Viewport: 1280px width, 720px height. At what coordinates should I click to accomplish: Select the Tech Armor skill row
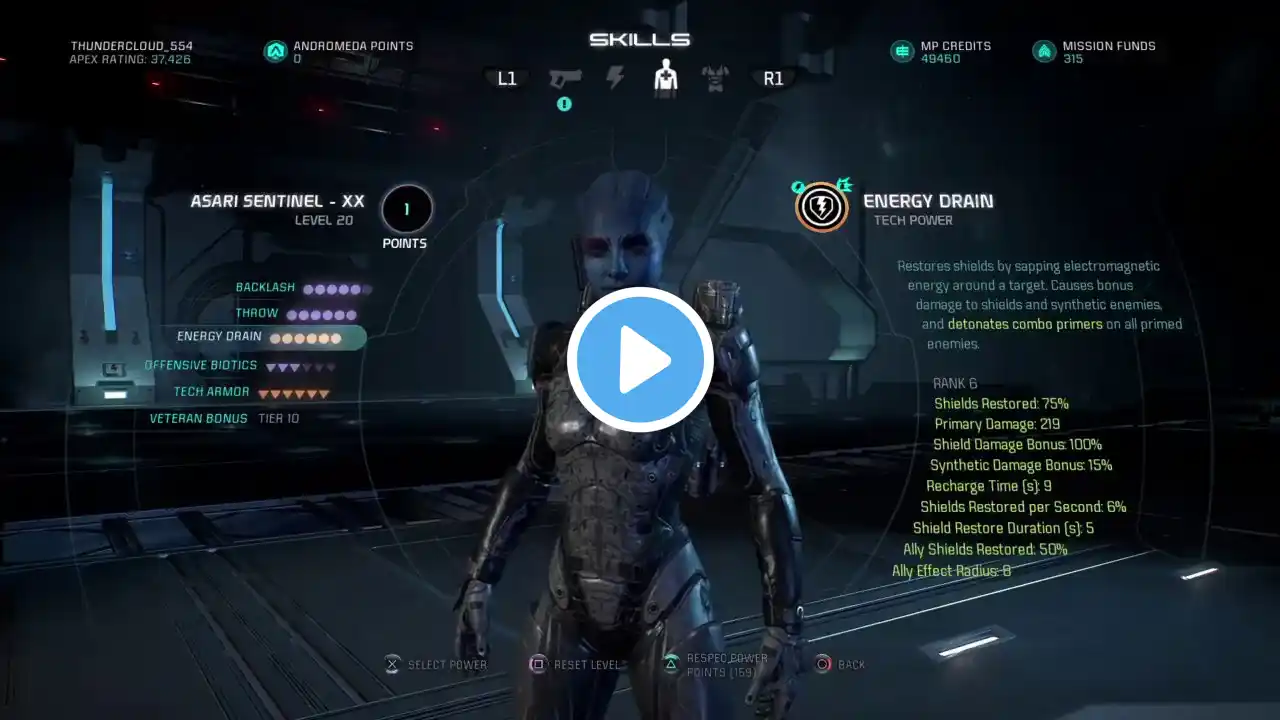point(212,392)
